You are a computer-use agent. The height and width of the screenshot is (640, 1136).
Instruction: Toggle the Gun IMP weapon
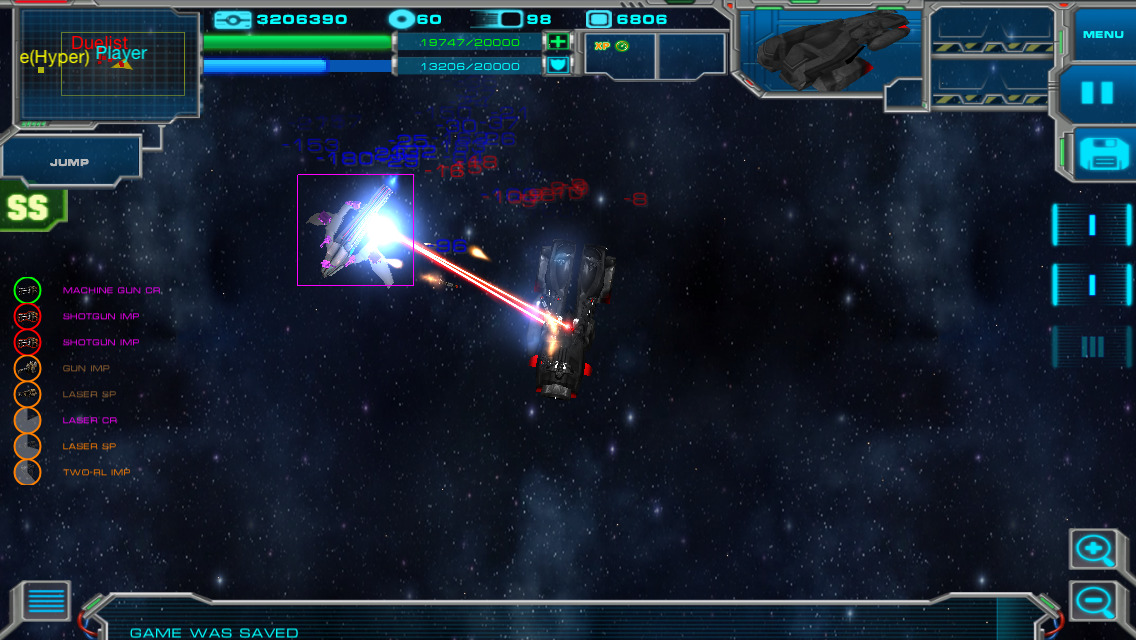(28, 368)
